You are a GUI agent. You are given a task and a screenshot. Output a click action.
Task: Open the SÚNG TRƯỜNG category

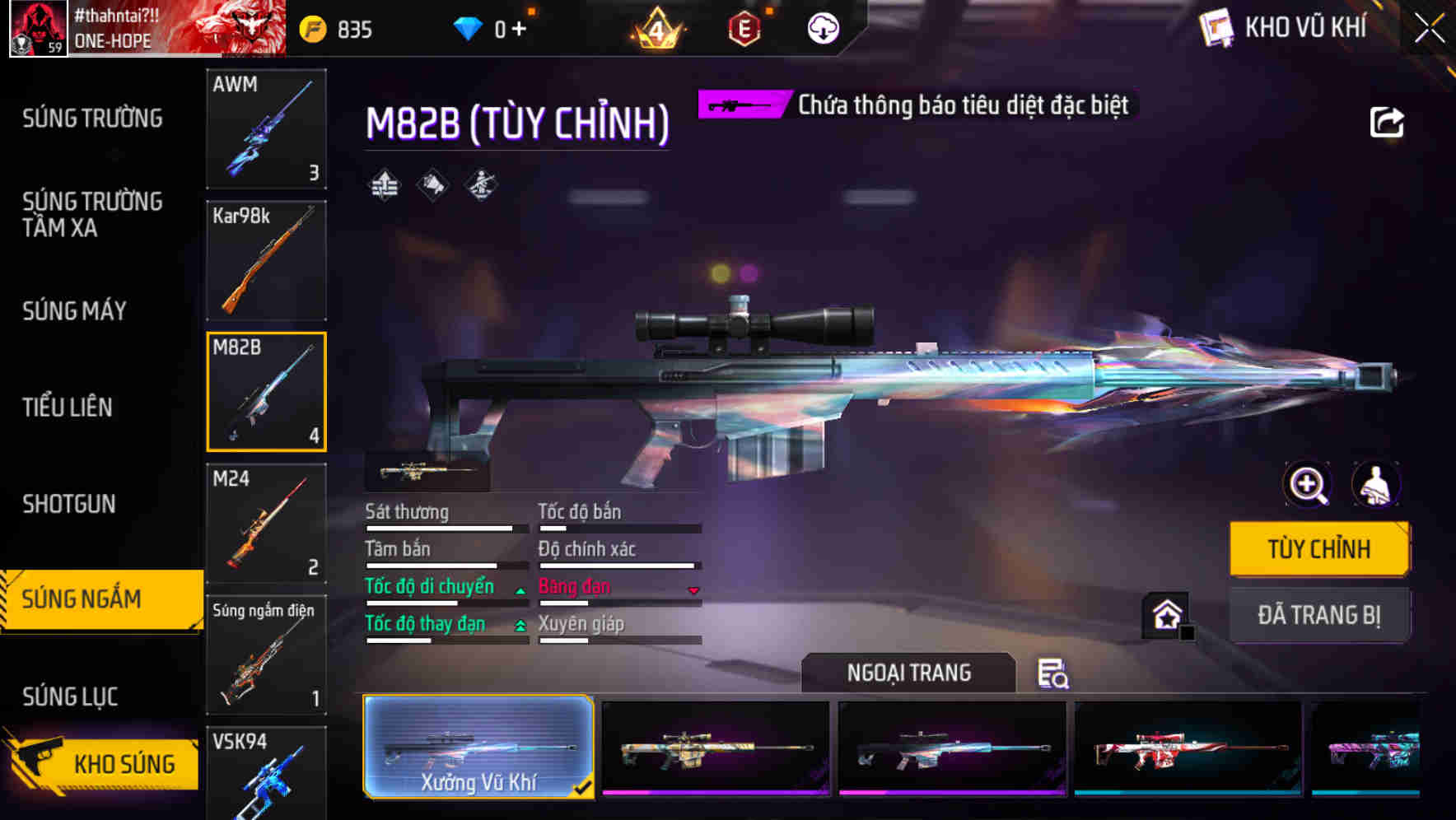[x=92, y=119]
